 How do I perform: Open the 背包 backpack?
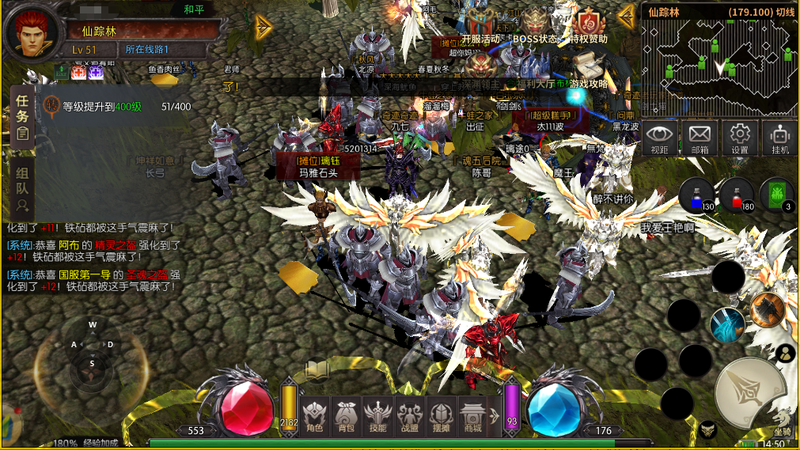click(346, 413)
